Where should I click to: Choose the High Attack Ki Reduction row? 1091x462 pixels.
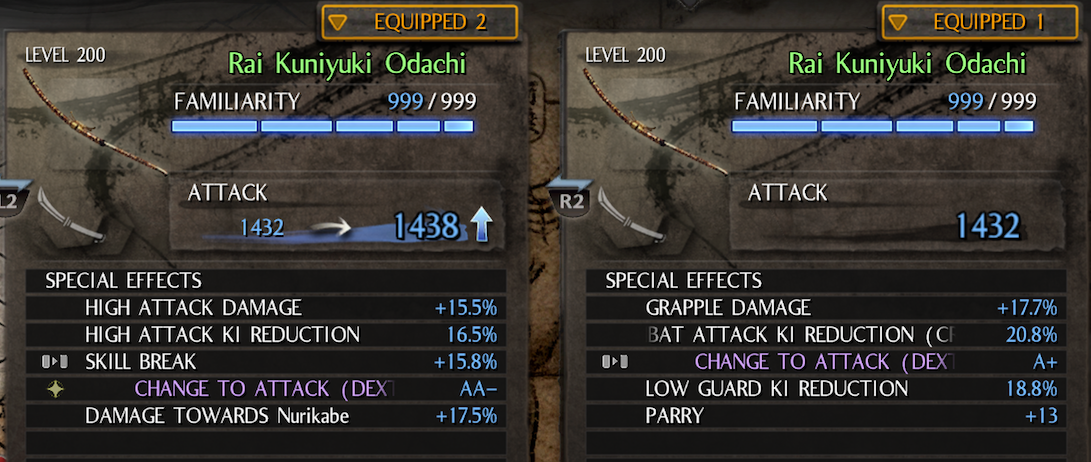pos(264,334)
